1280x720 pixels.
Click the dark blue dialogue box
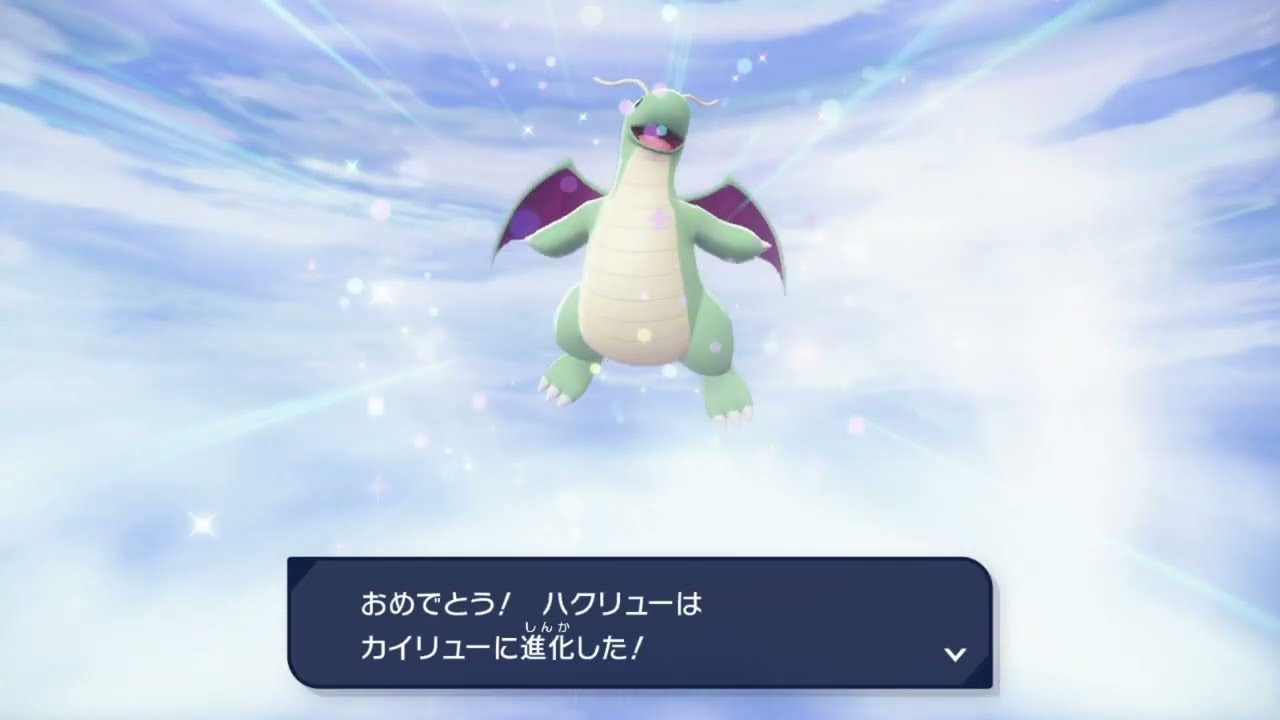point(640,620)
